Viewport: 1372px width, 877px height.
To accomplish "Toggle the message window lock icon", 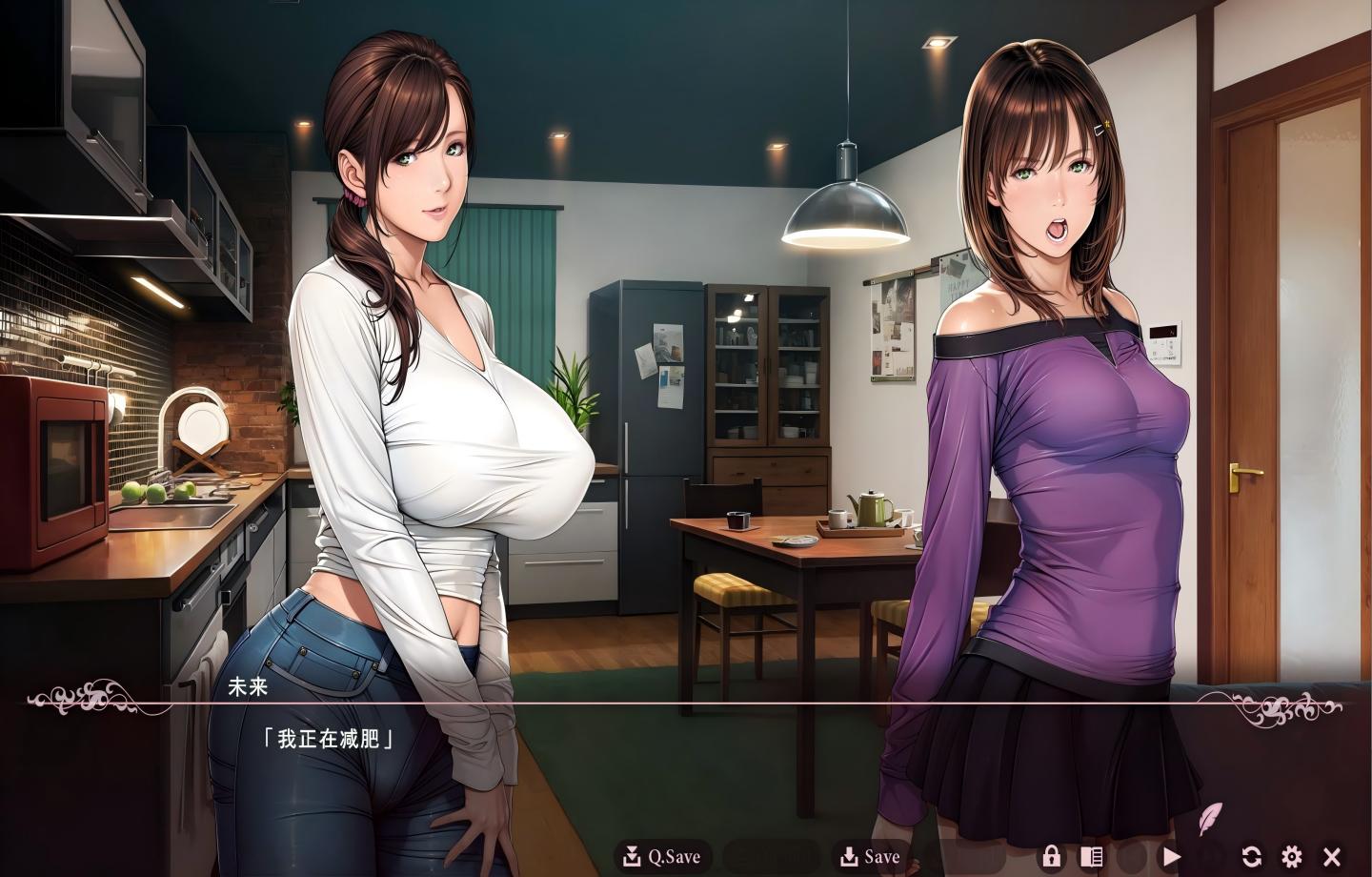I will point(1053,856).
